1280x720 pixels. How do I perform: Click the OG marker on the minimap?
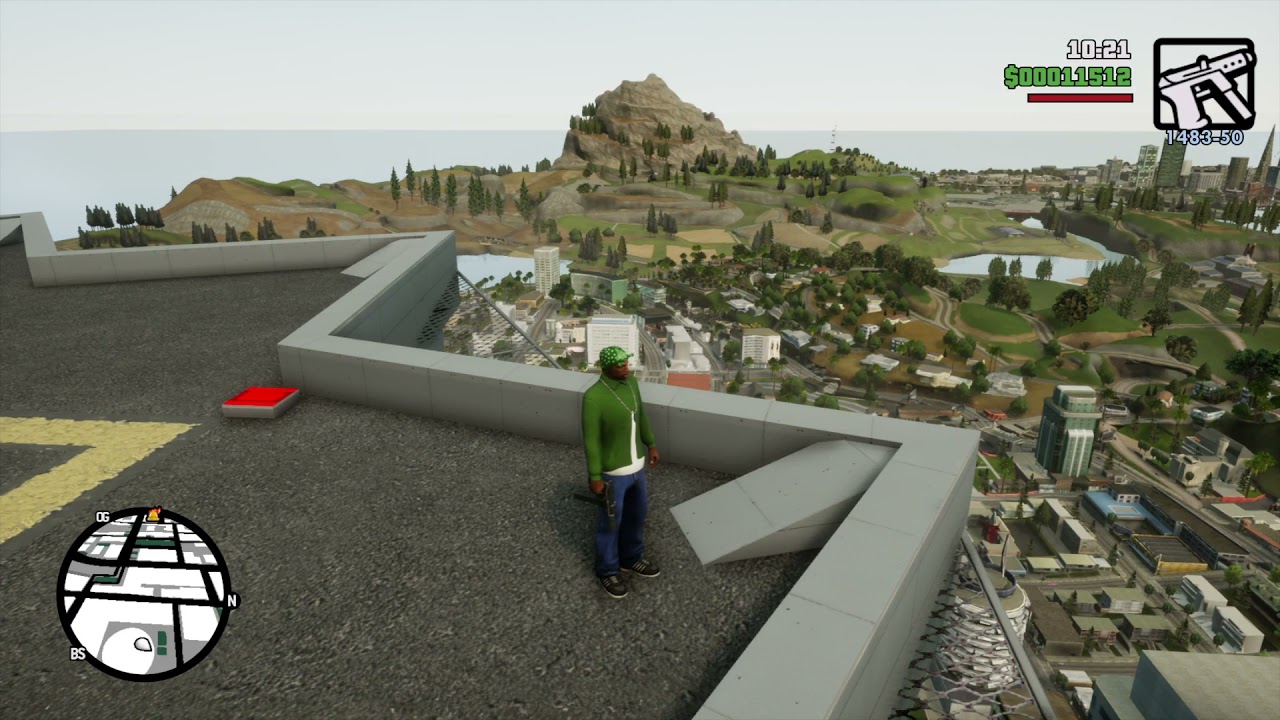click(x=102, y=517)
